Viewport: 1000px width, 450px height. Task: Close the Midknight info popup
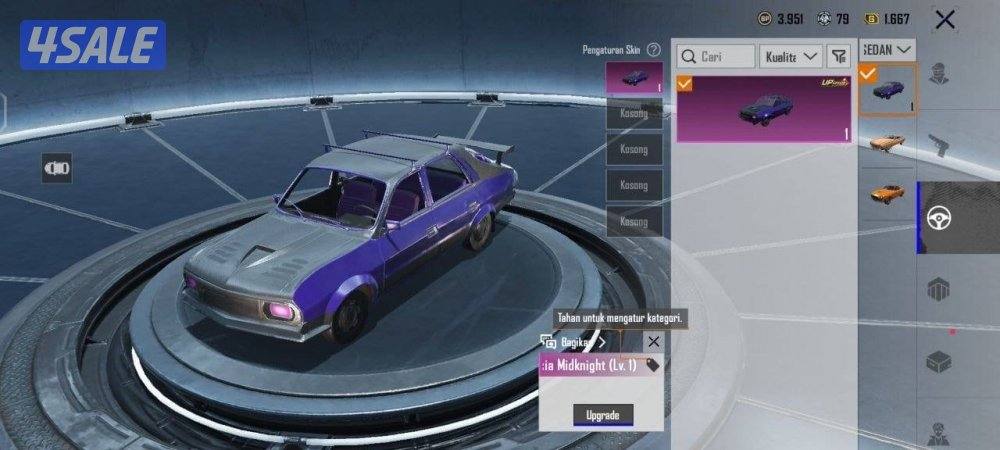point(653,342)
